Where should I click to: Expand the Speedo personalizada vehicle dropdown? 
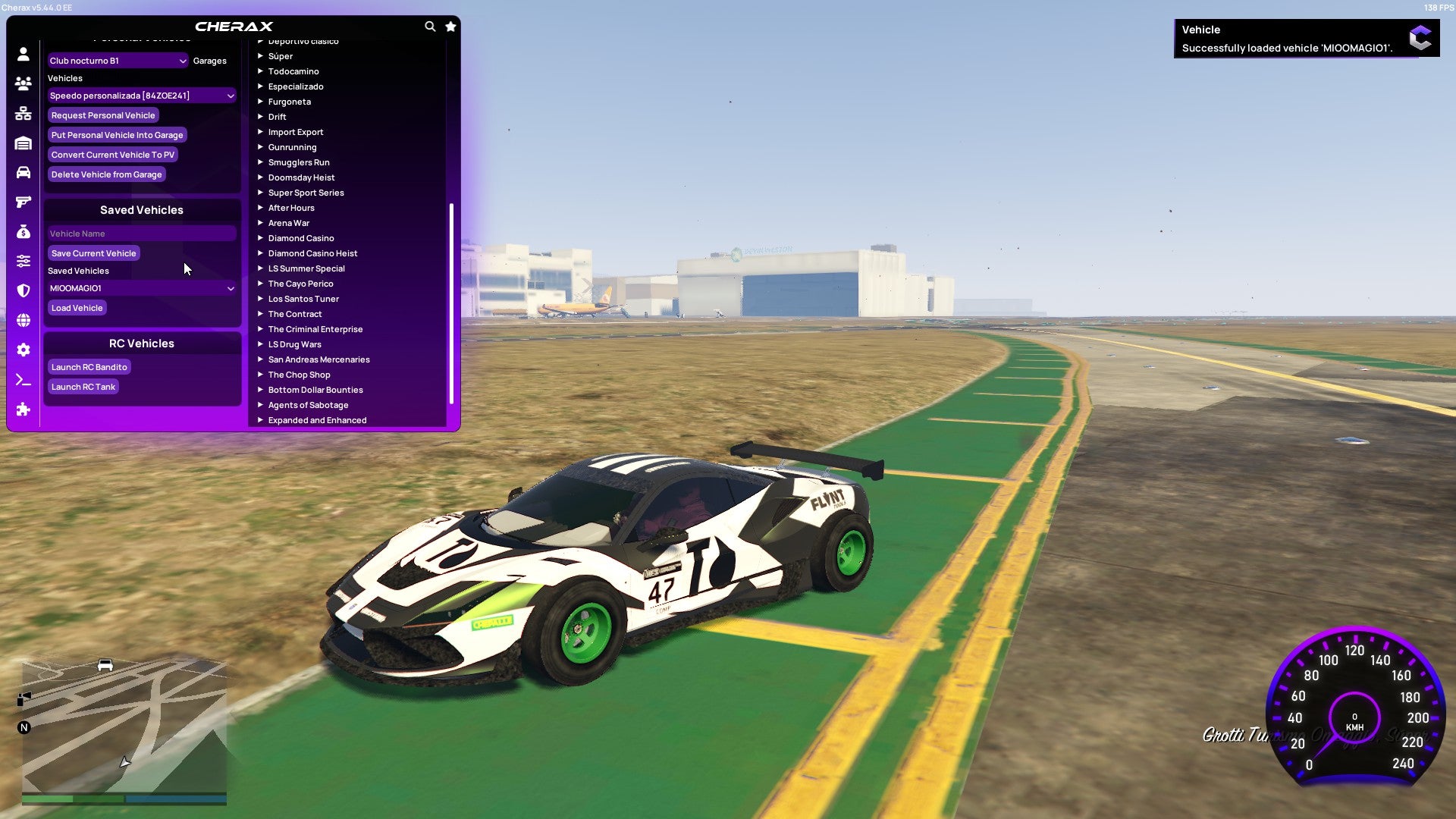141,96
